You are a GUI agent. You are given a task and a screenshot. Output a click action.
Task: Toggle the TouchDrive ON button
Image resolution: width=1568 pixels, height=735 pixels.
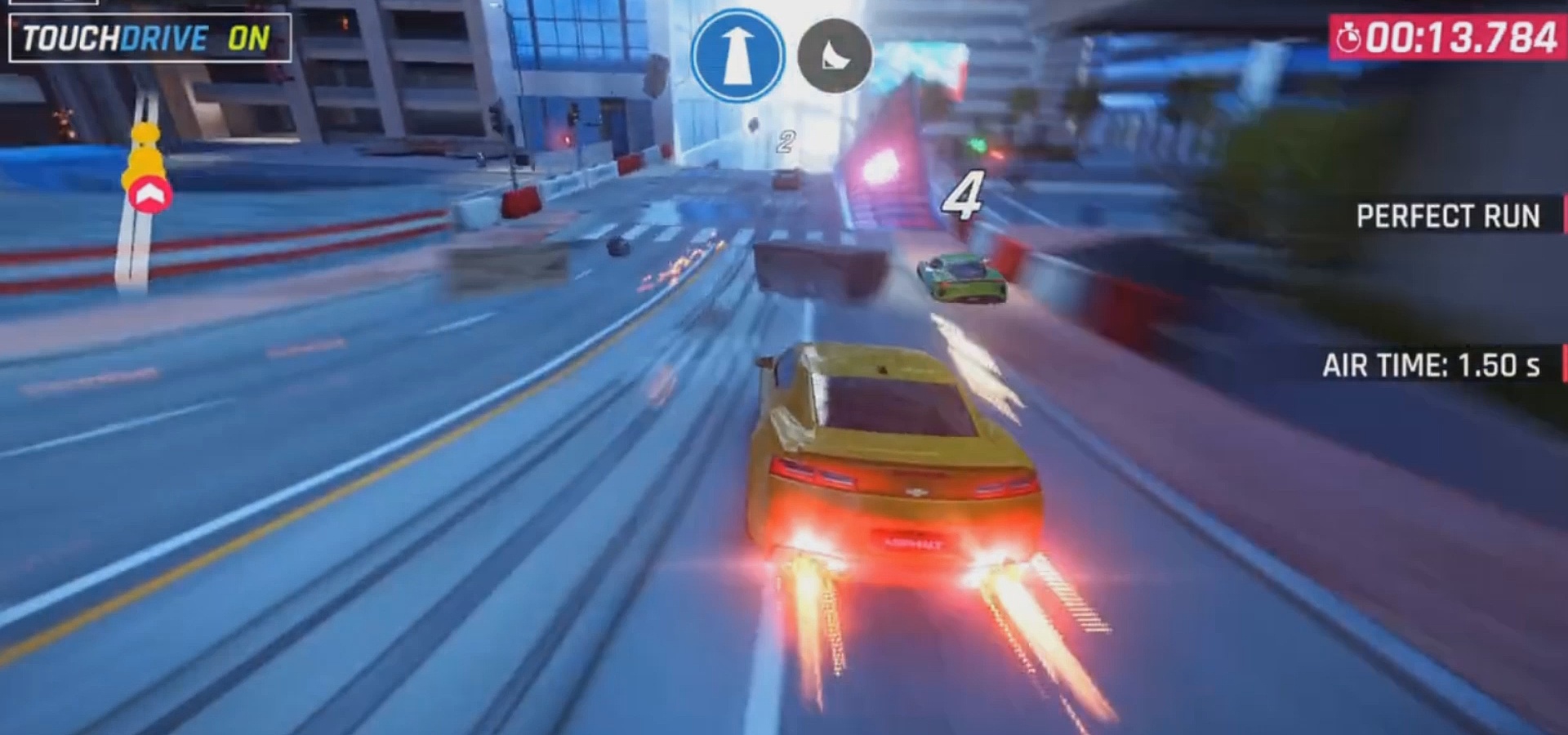point(149,38)
